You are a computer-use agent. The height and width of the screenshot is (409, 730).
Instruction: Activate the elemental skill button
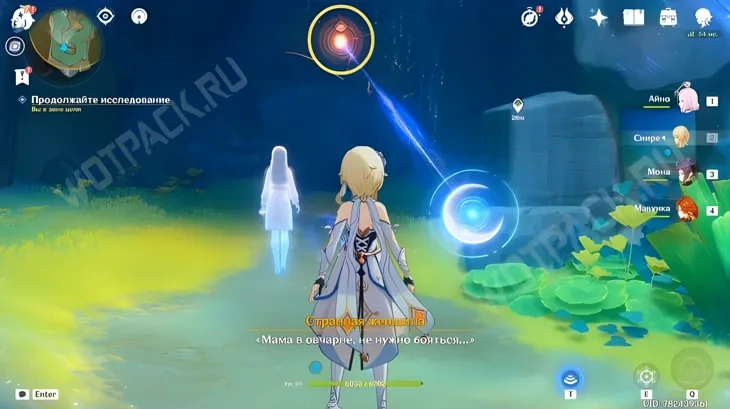(646, 377)
